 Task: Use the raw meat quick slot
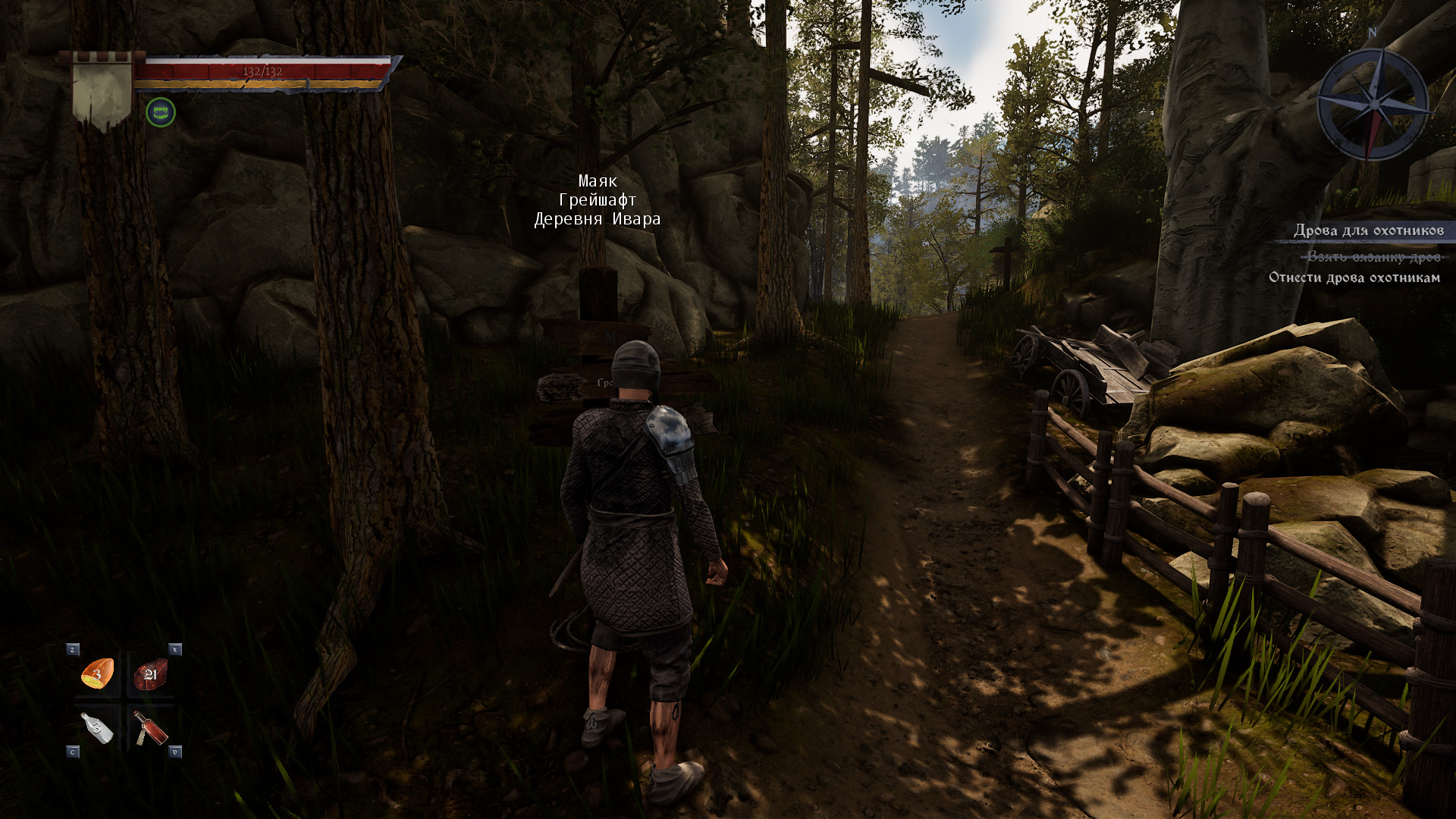tap(150, 673)
